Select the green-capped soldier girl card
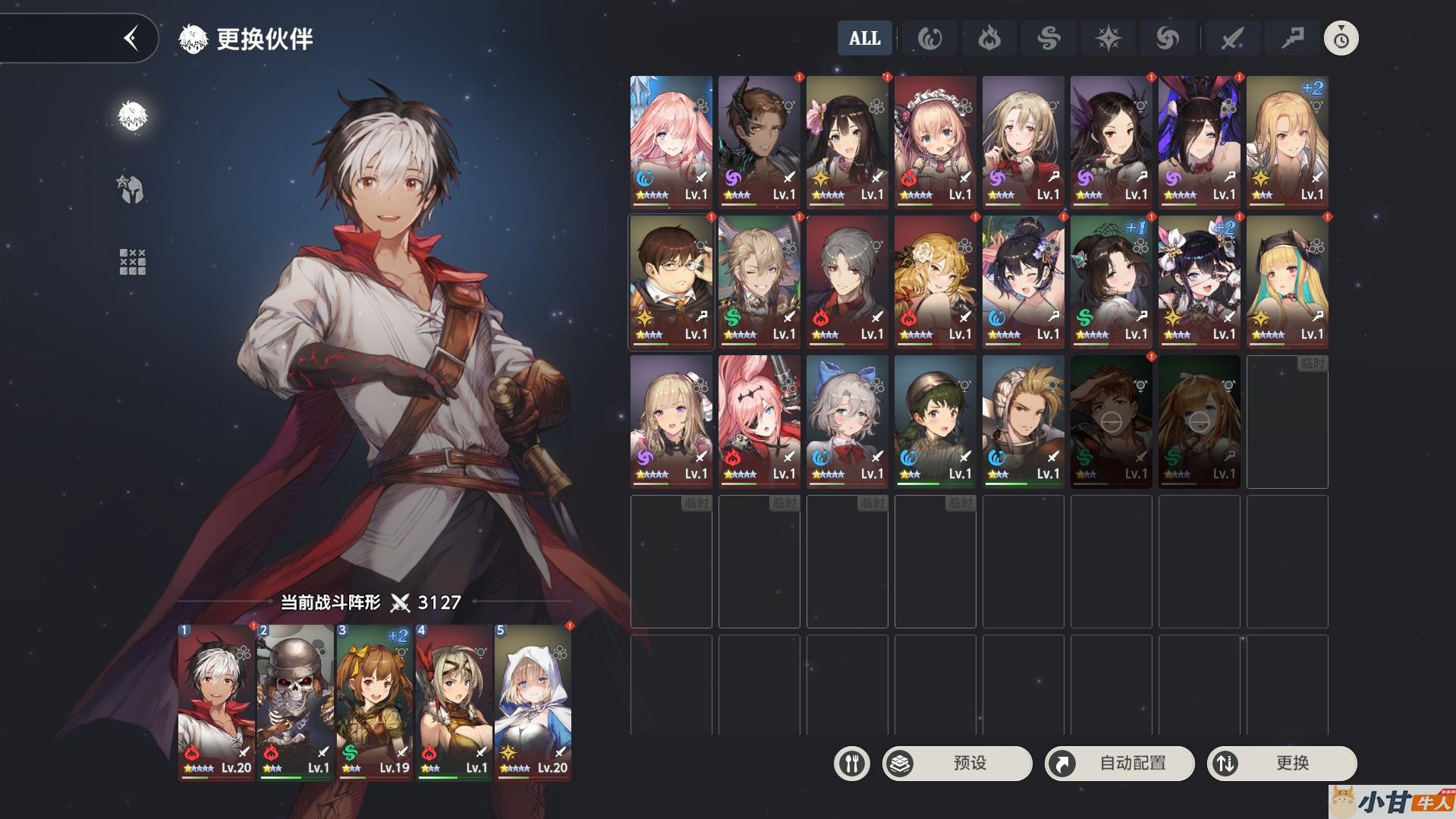 coord(935,421)
